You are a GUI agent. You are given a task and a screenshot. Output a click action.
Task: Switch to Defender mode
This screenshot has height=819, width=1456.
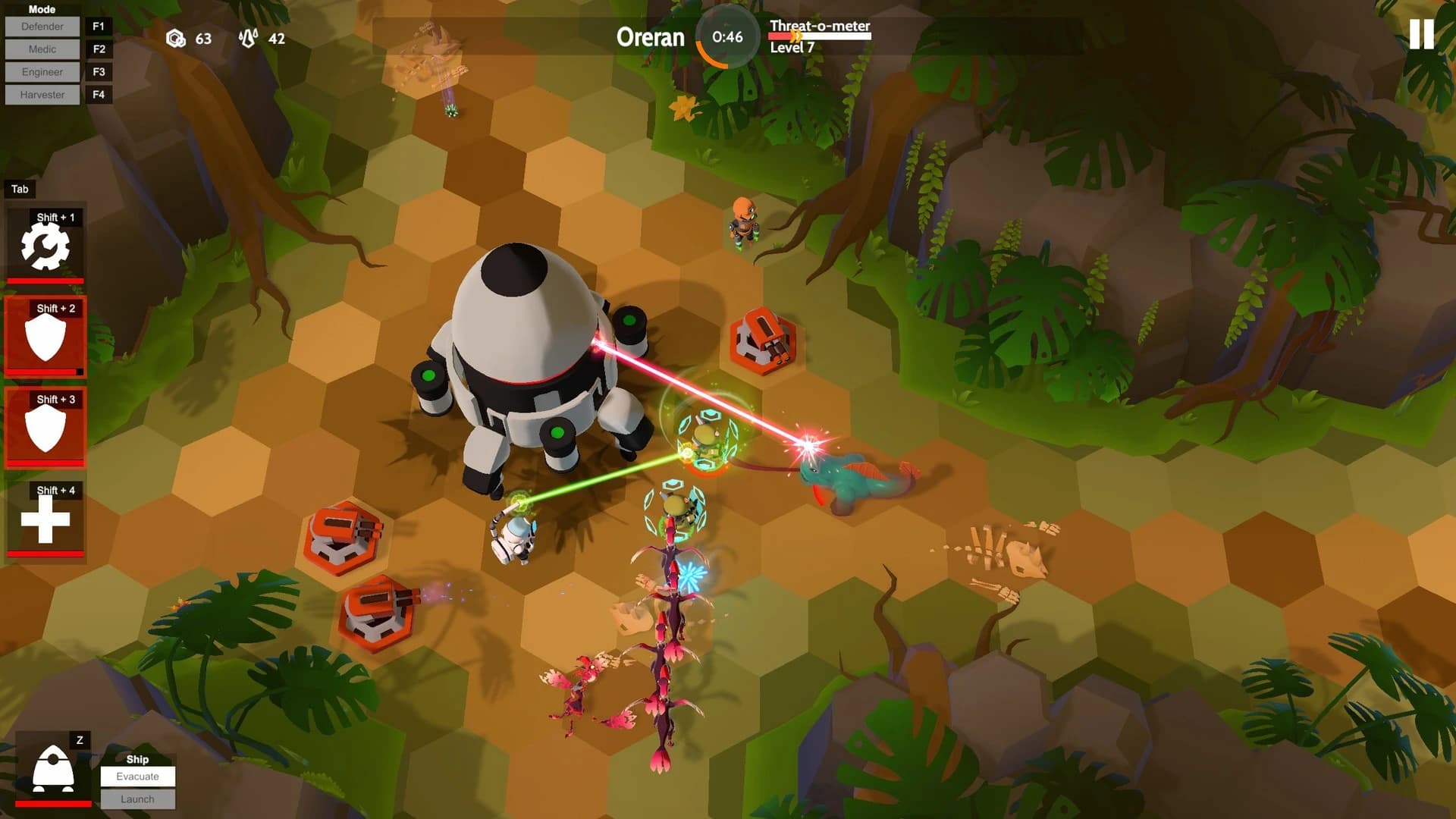coord(42,26)
